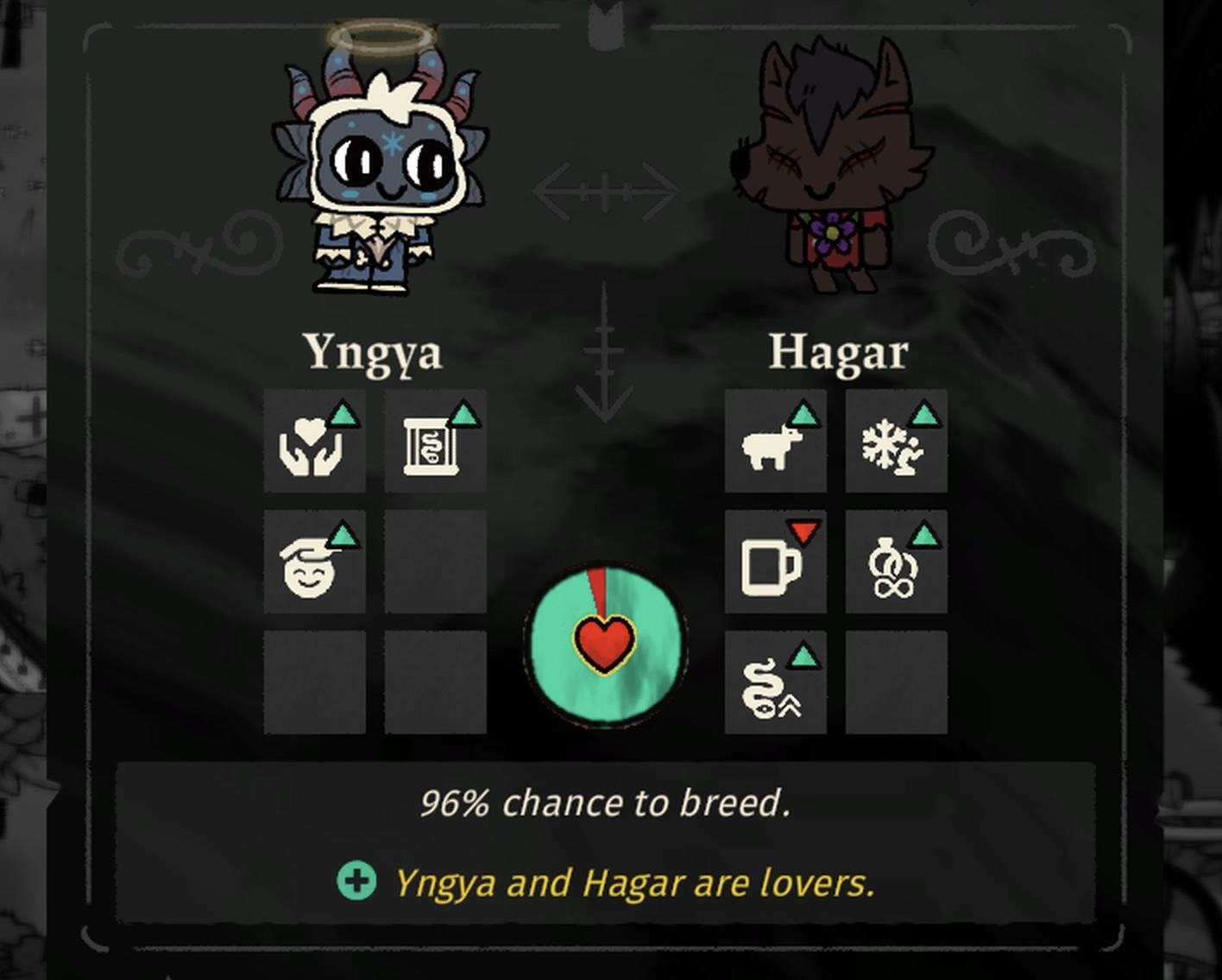This screenshot has width=1222, height=980.
Task: Inspect Hagar's serpent with chevrons trait
Action: coord(775,682)
